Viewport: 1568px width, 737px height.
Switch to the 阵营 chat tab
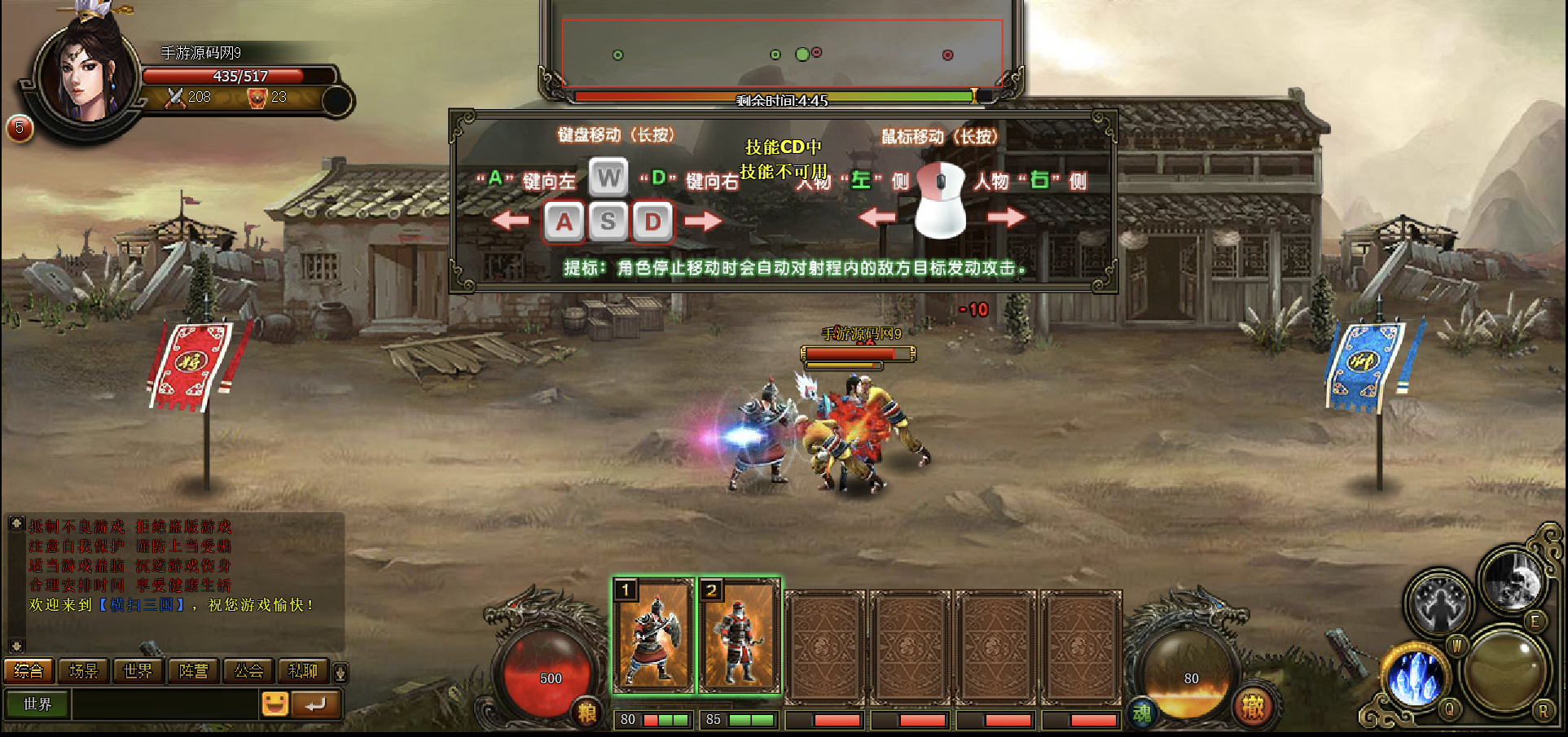[x=193, y=671]
